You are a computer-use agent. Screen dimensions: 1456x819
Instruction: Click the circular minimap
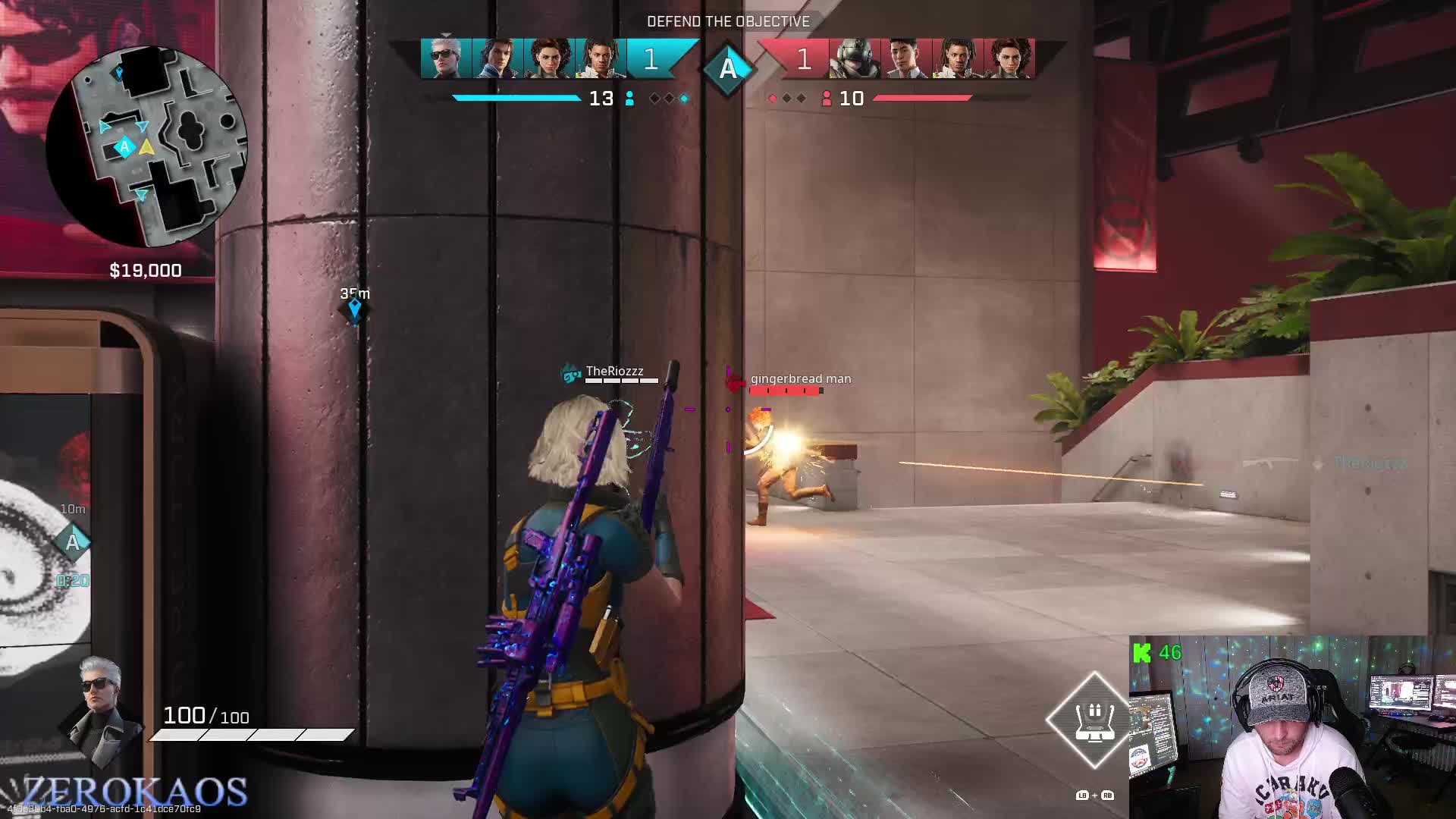[x=146, y=146]
